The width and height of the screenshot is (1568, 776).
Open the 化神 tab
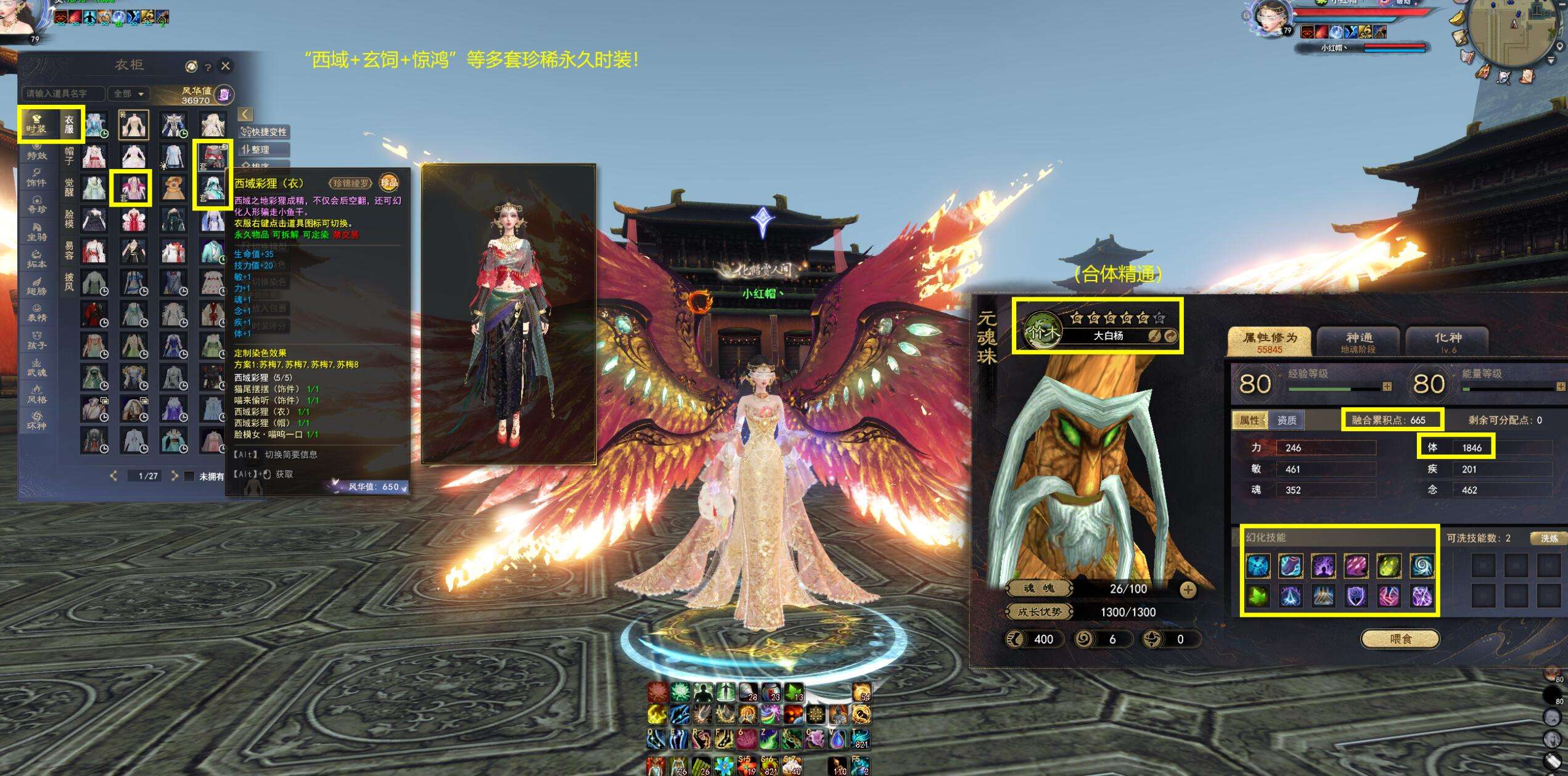[1447, 341]
